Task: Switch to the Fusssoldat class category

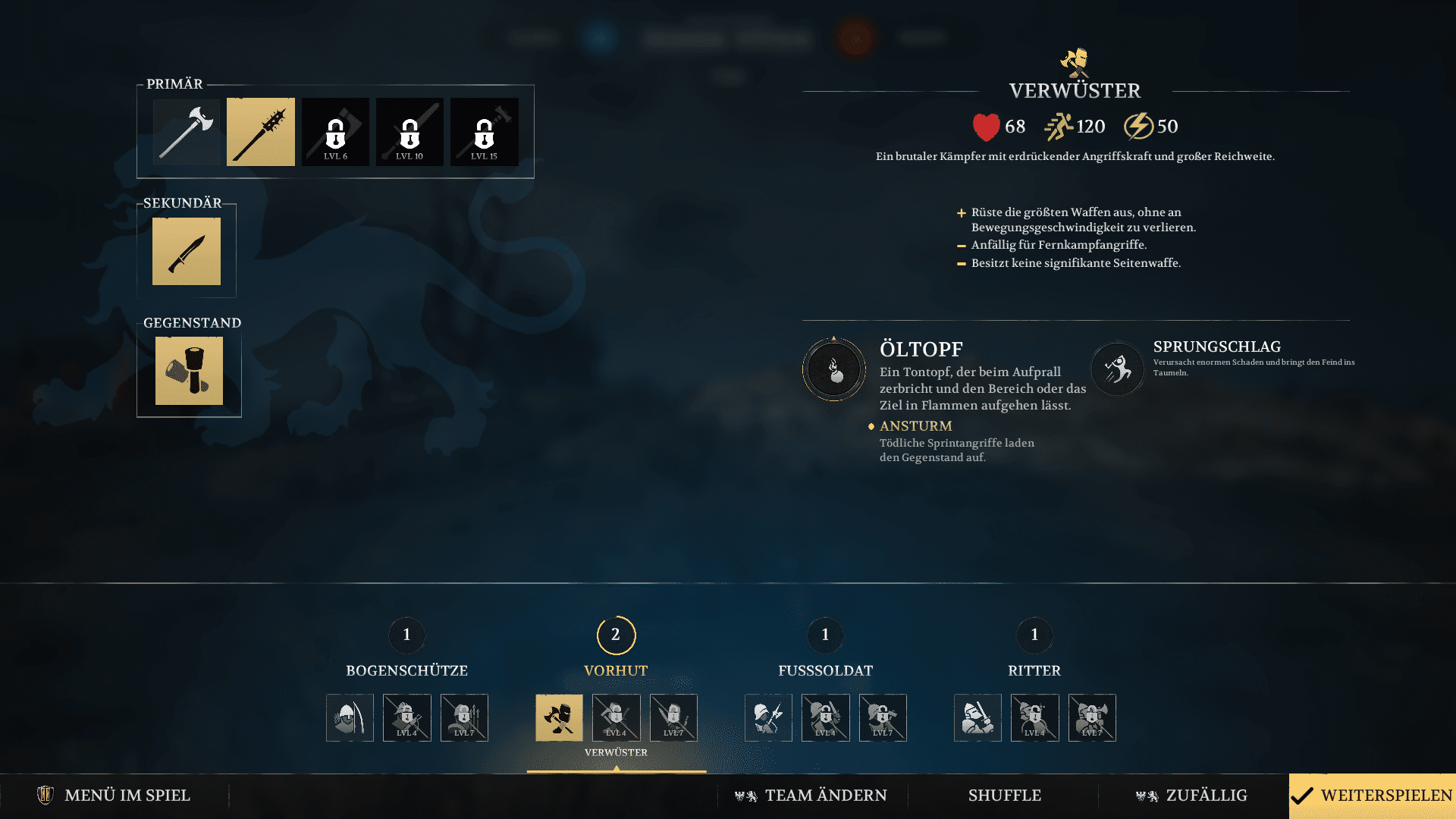Action: pos(824,670)
